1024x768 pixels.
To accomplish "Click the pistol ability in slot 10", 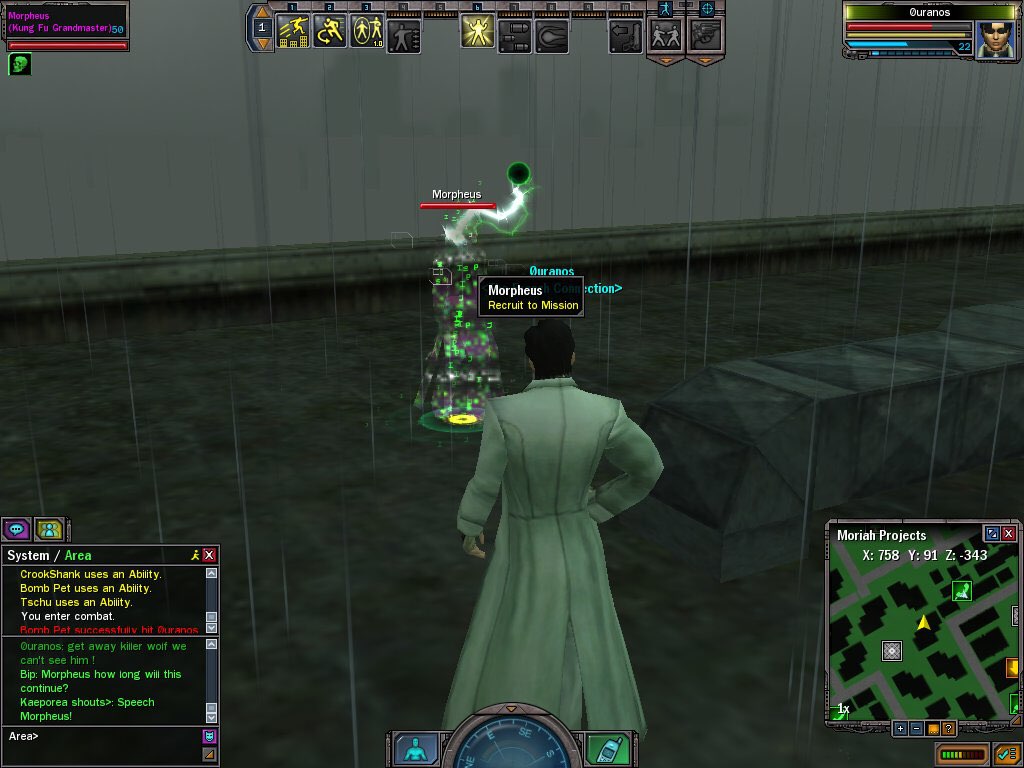I will pyautogui.click(x=625, y=36).
